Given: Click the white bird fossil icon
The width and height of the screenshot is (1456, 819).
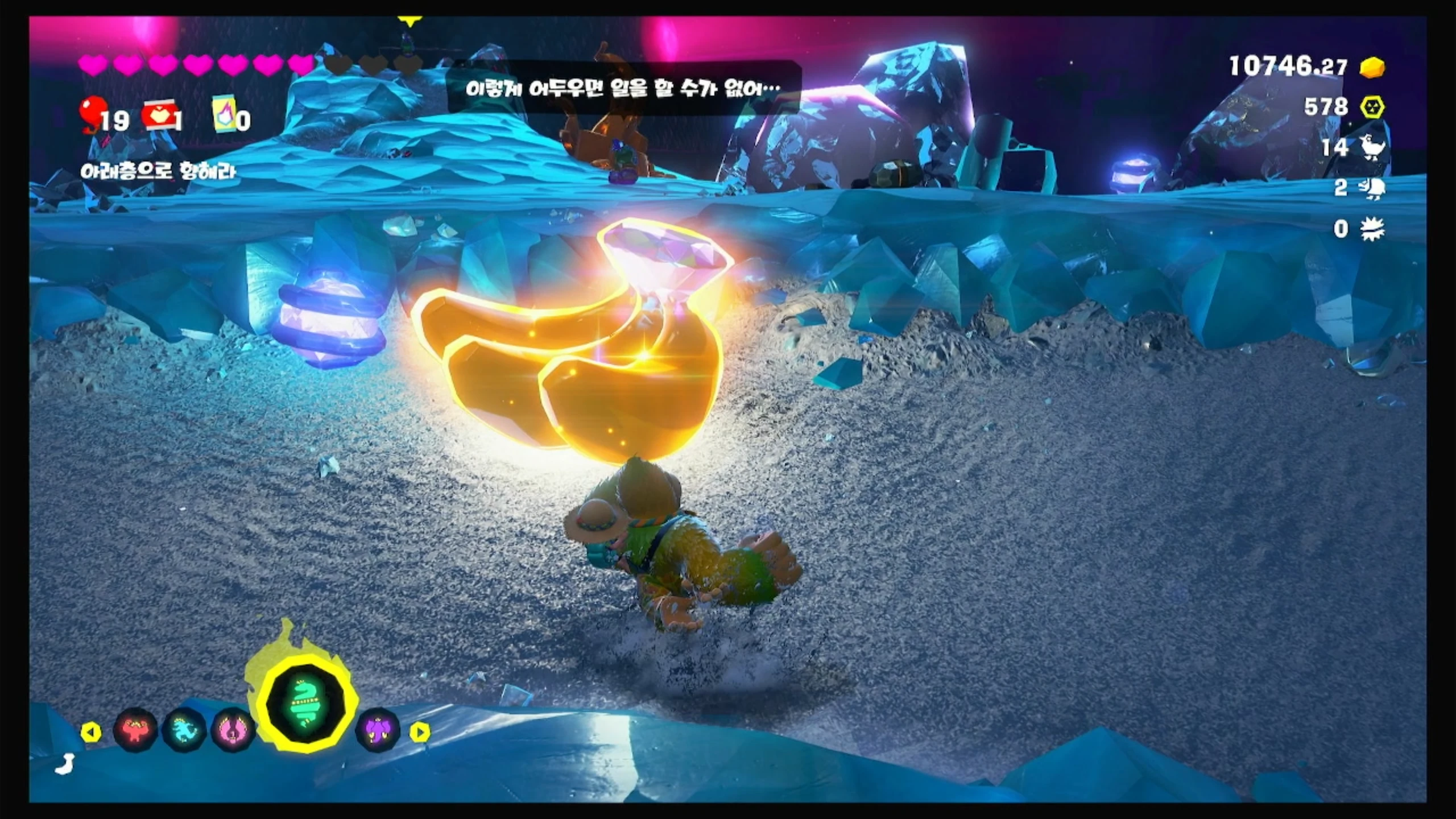Looking at the screenshot, I should 1372,147.
